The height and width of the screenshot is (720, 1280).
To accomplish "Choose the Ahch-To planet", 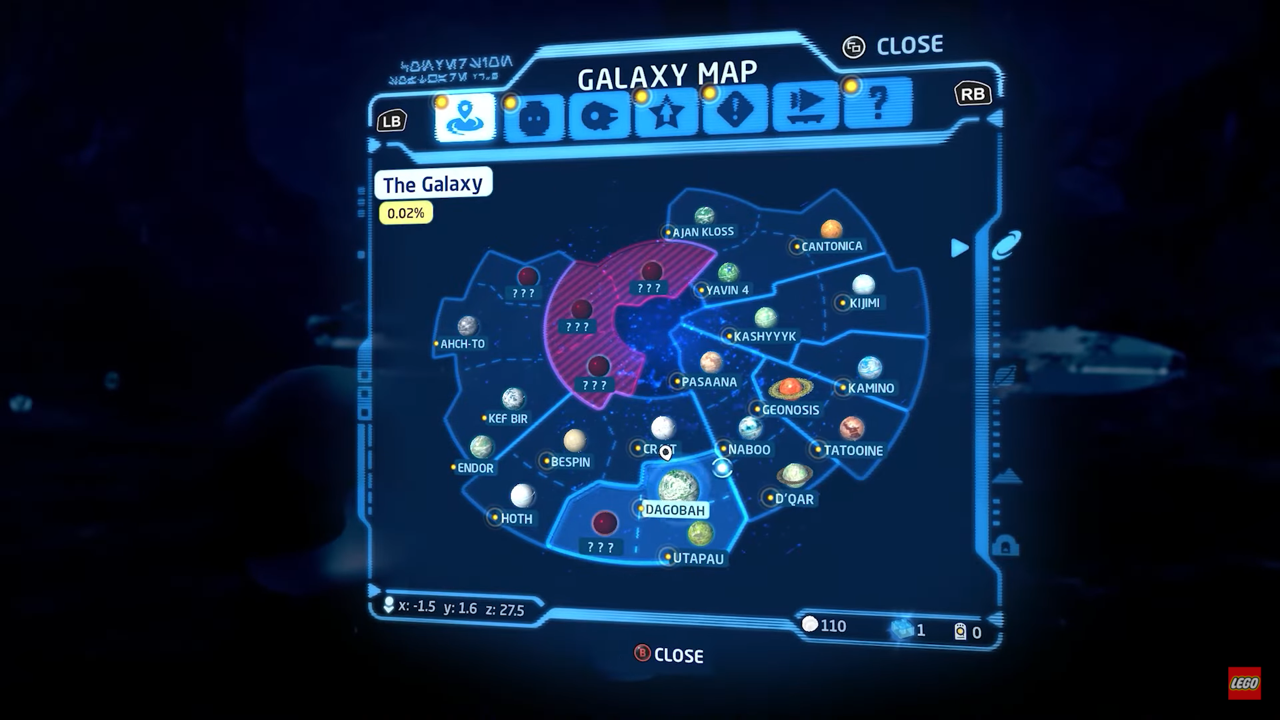I will coord(467,326).
